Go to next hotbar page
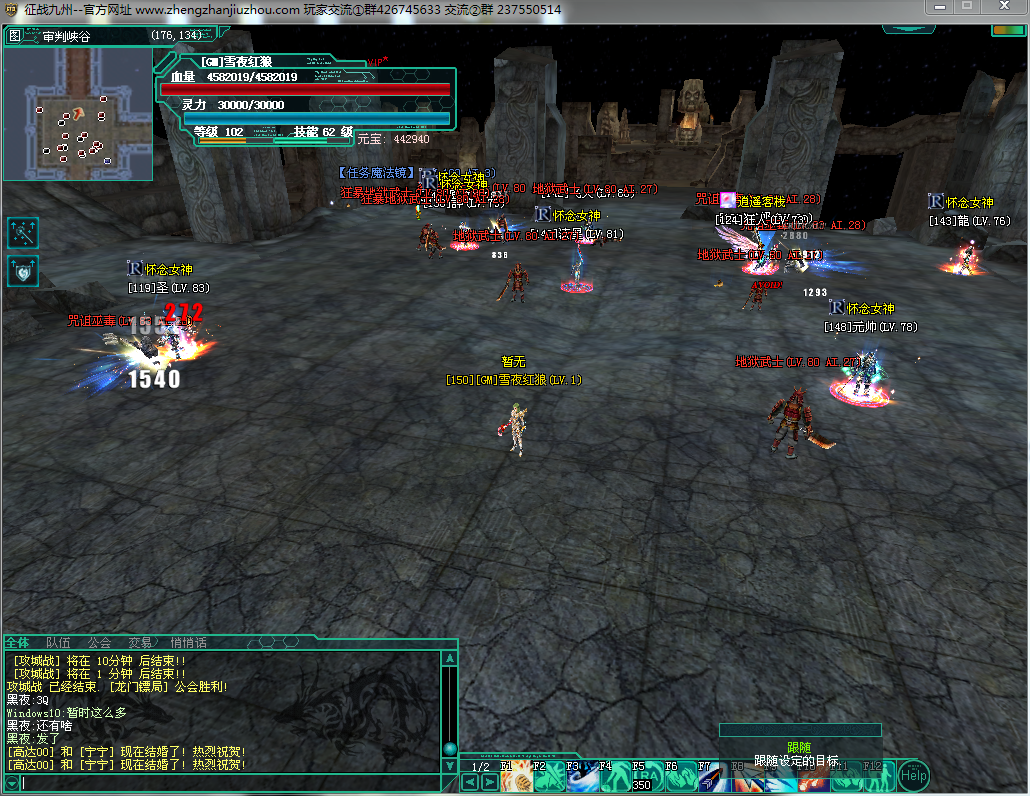The image size is (1030, 796). tap(489, 782)
